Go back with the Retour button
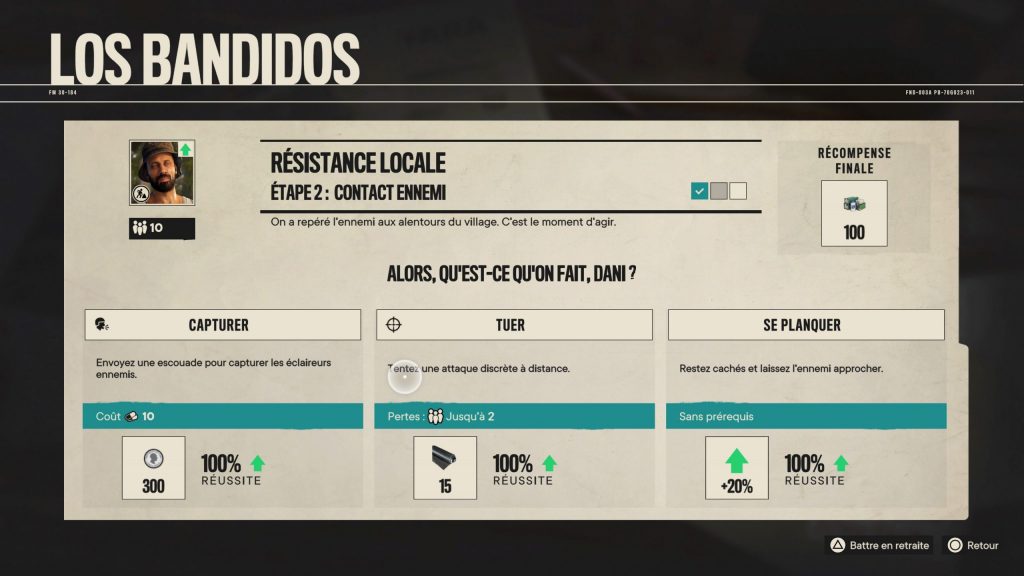1024x576 pixels. pos(973,545)
